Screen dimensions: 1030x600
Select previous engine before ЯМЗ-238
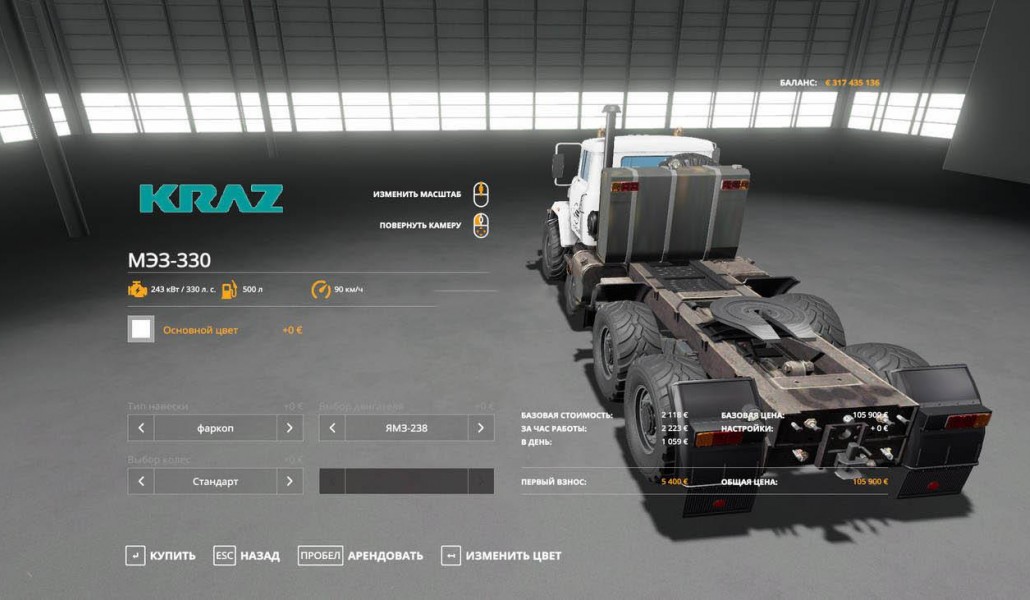coord(332,428)
